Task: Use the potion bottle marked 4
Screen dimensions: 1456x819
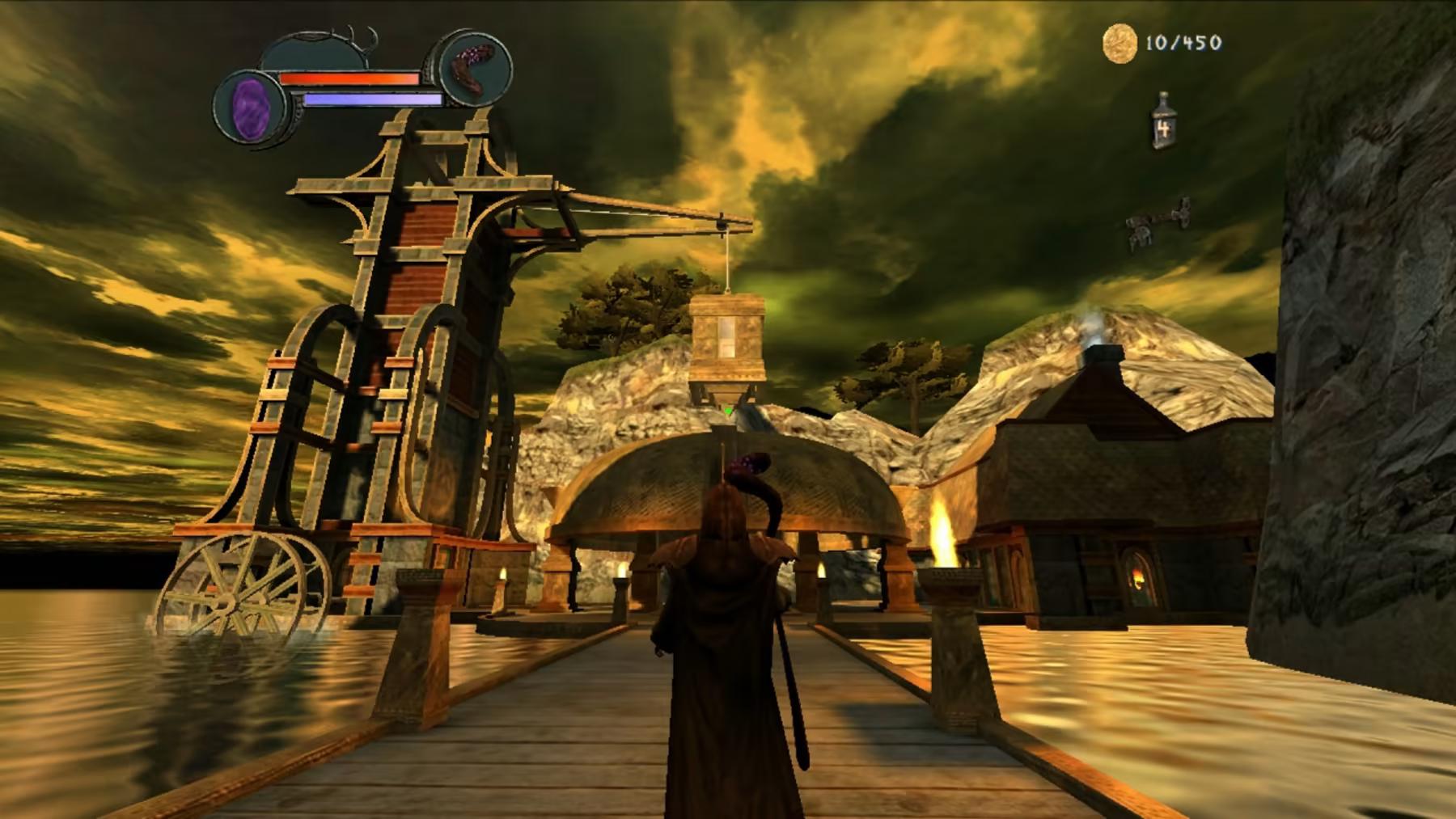Action: click(x=1164, y=122)
